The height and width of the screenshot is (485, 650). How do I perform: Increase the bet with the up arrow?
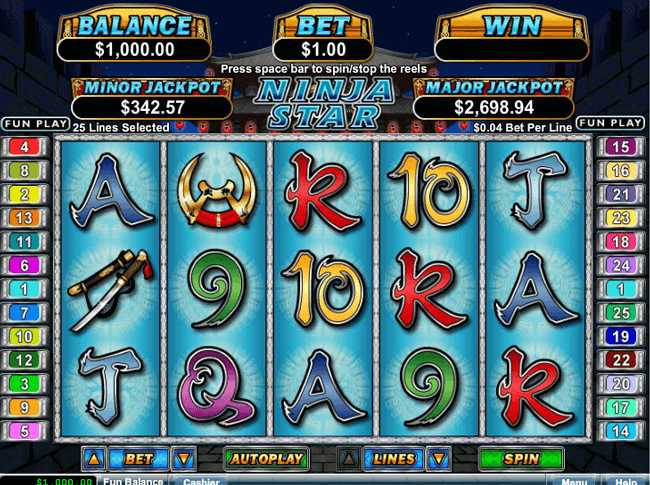(x=94, y=460)
